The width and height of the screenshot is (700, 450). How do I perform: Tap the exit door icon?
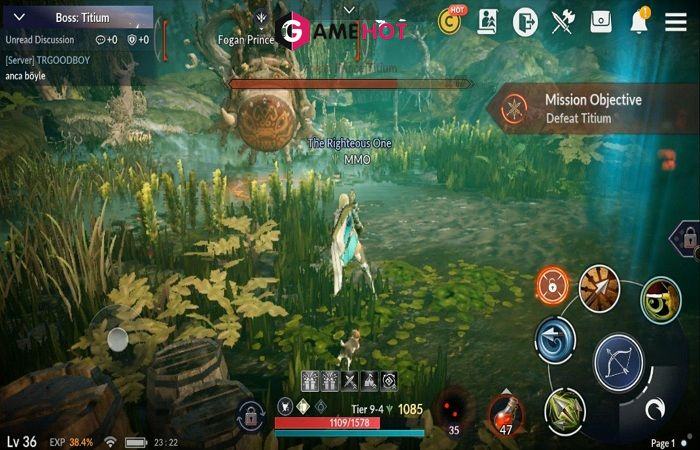point(526,22)
